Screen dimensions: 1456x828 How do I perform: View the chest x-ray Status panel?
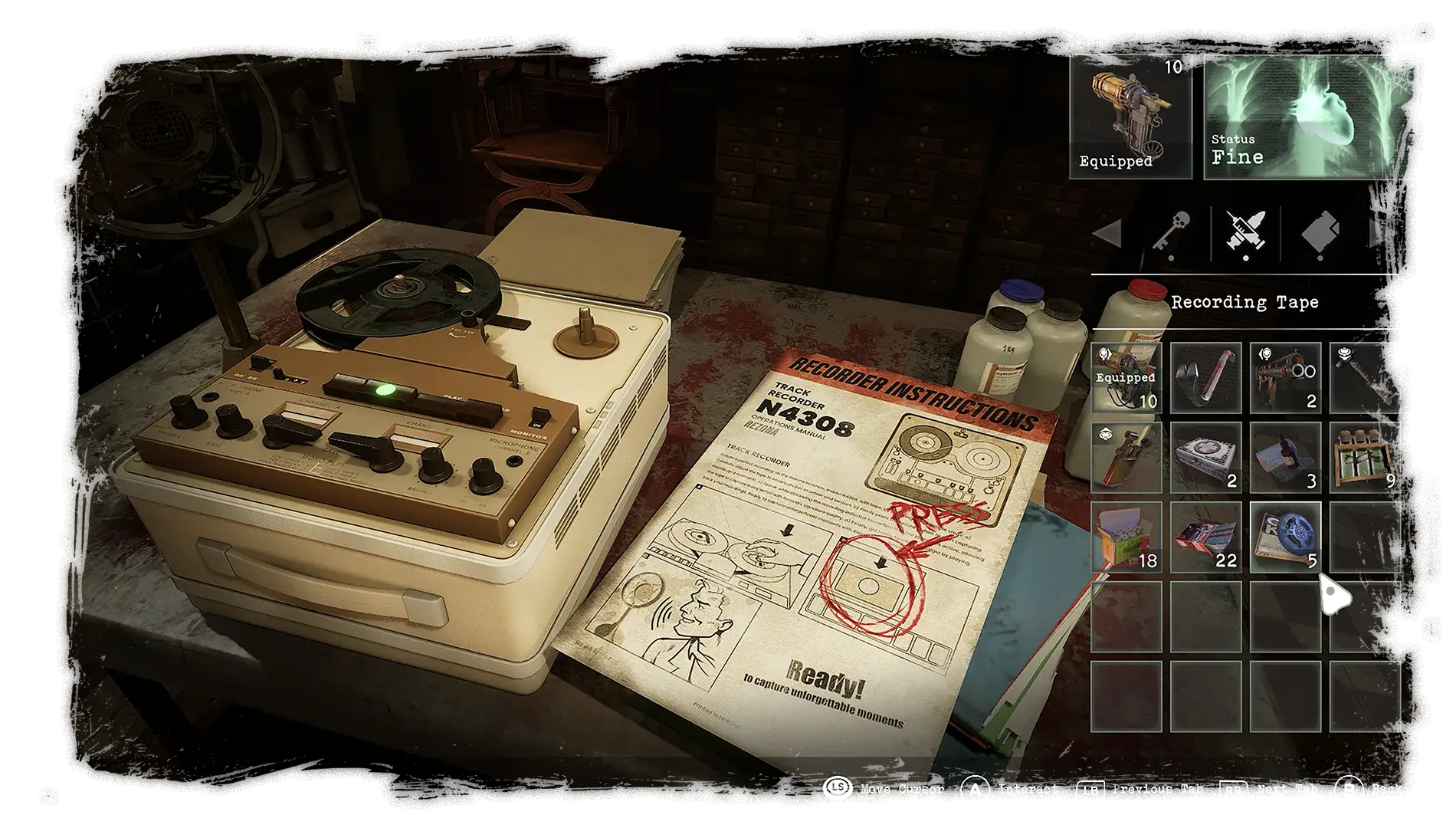1310,117
